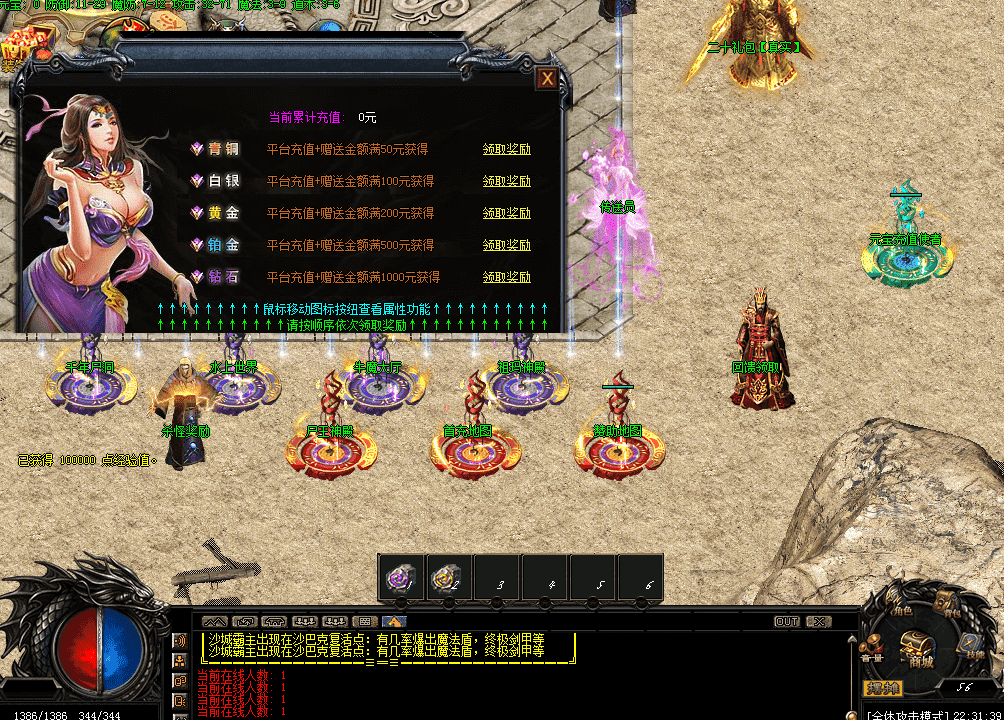Open the 技能 skills panel

click(968, 645)
